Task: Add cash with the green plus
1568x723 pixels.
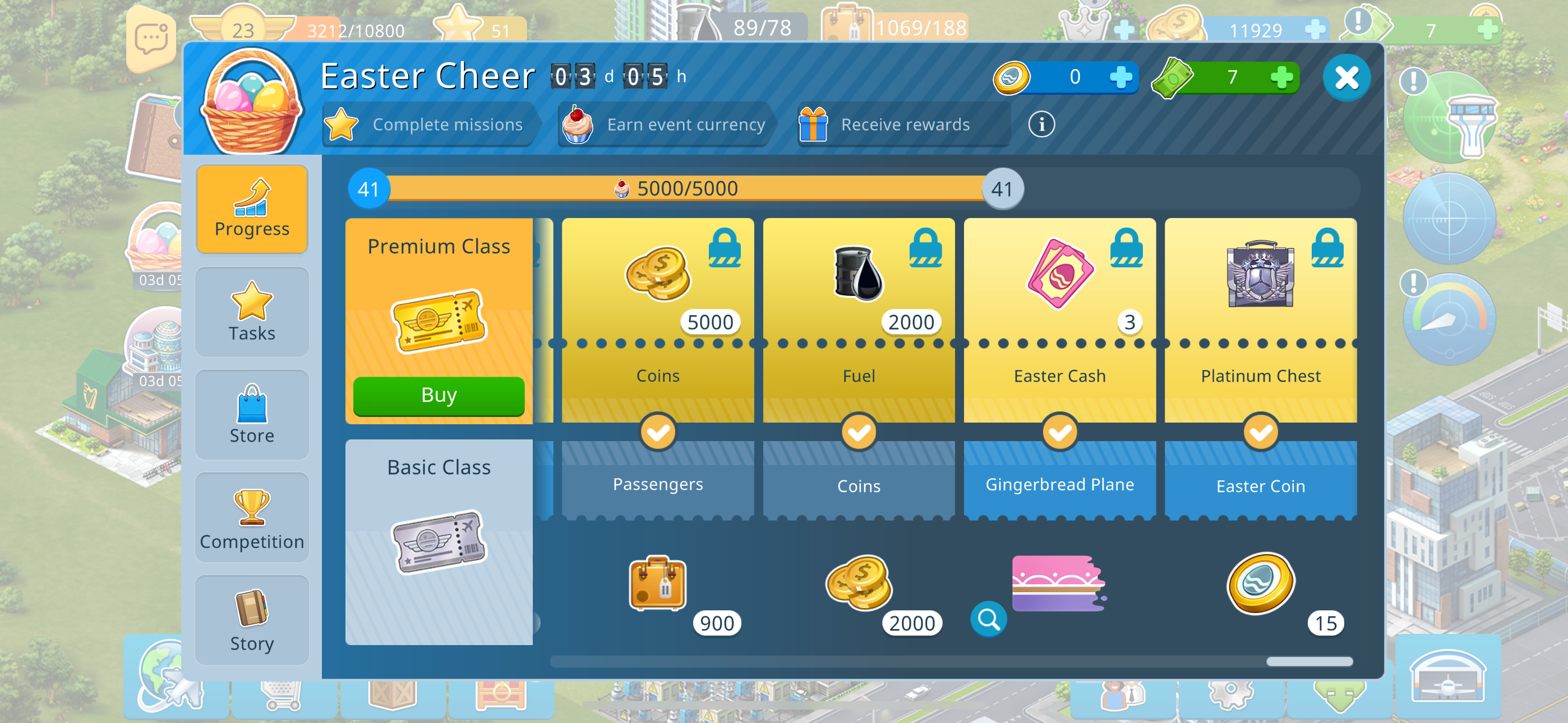Action: pyautogui.click(x=1281, y=77)
